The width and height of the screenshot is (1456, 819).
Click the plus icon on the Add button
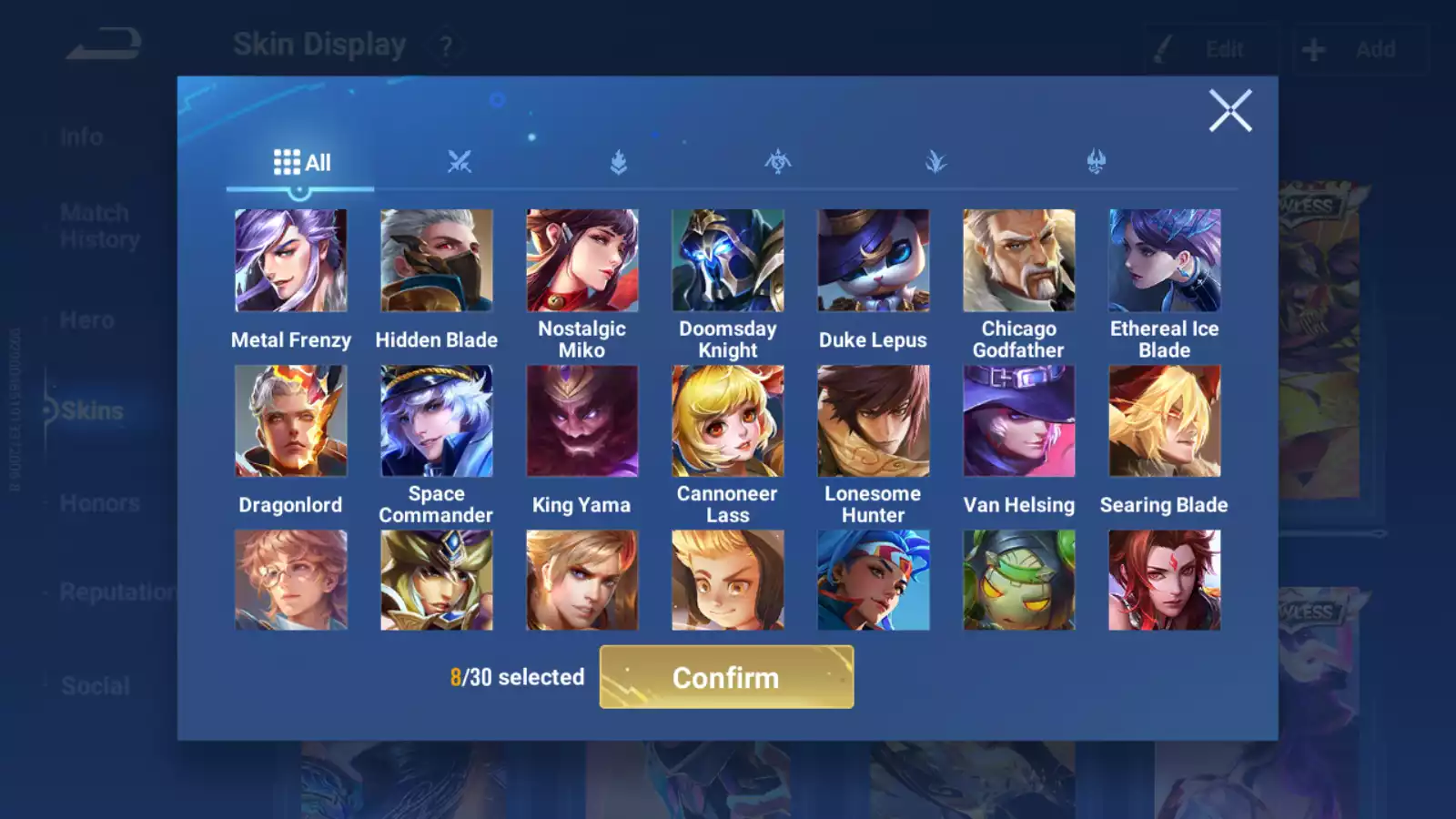1313,49
